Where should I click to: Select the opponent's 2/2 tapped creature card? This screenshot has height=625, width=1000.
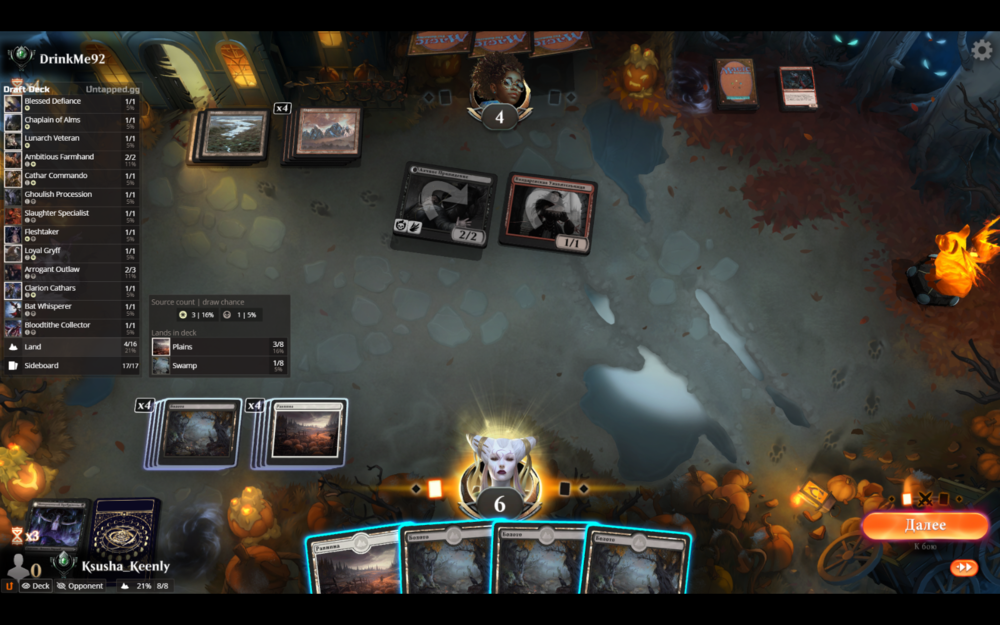click(x=443, y=206)
